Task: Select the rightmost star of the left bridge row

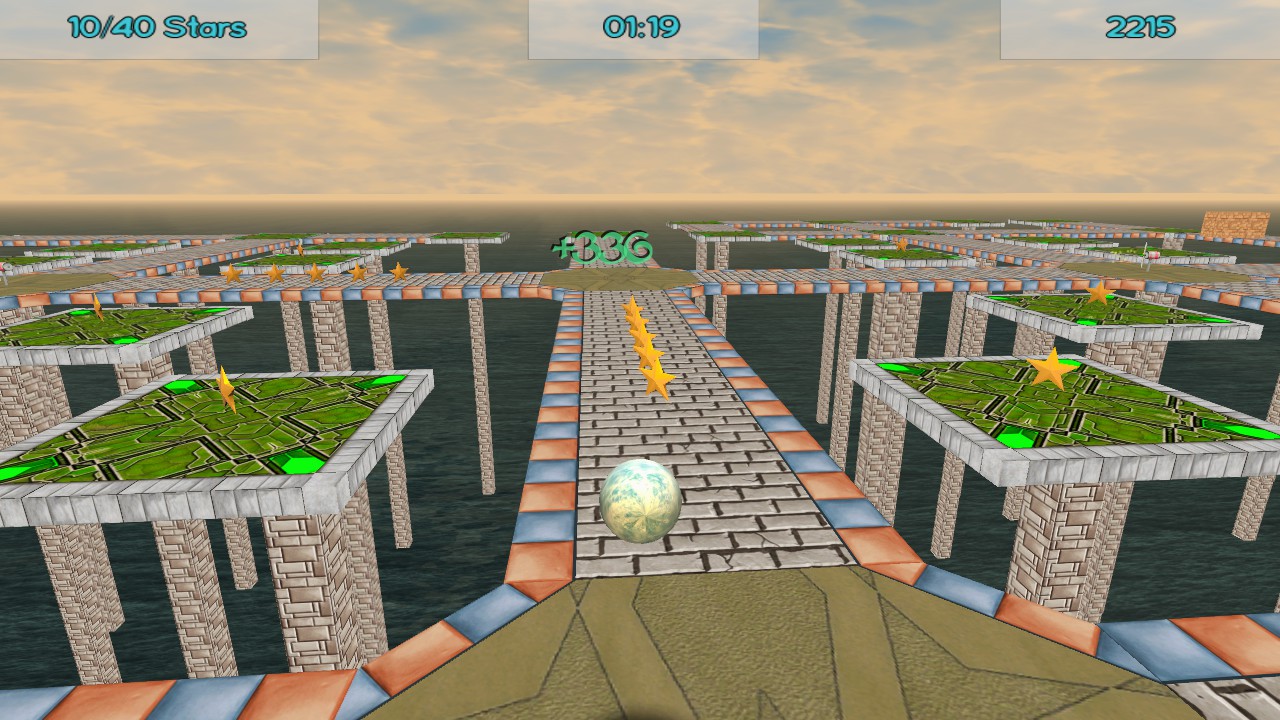Action: 397,269
